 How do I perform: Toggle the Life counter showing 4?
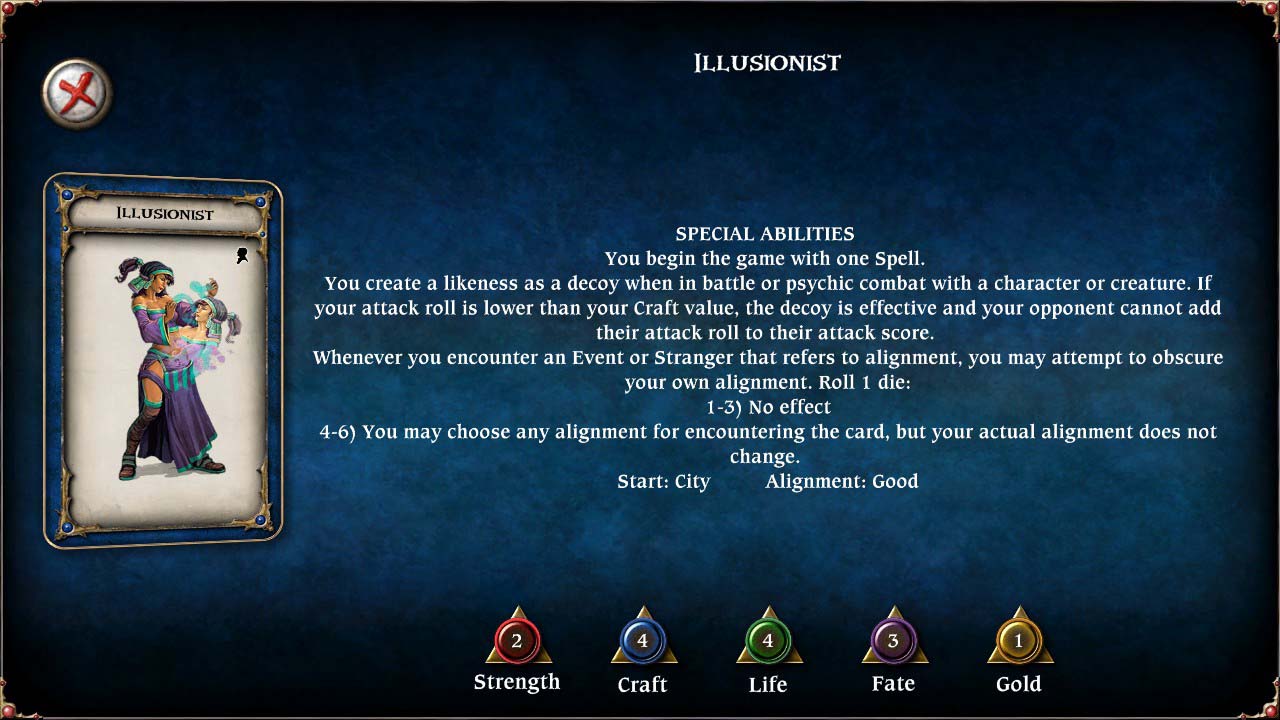[x=768, y=643]
